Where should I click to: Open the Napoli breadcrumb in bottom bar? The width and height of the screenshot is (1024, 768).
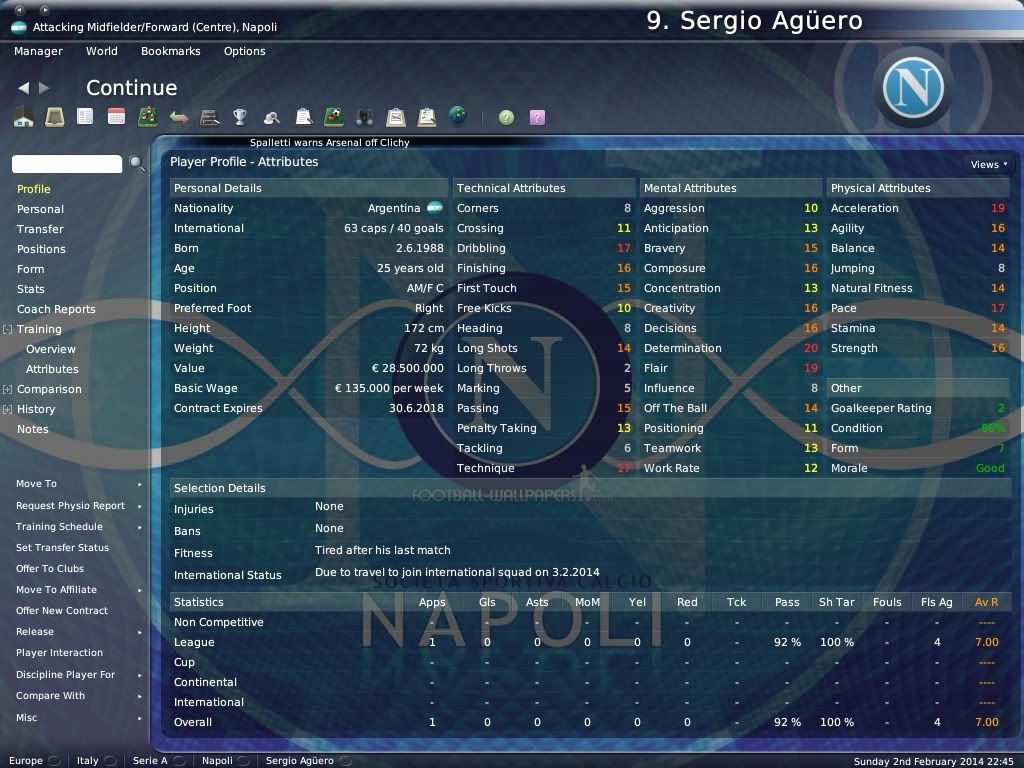point(217,761)
